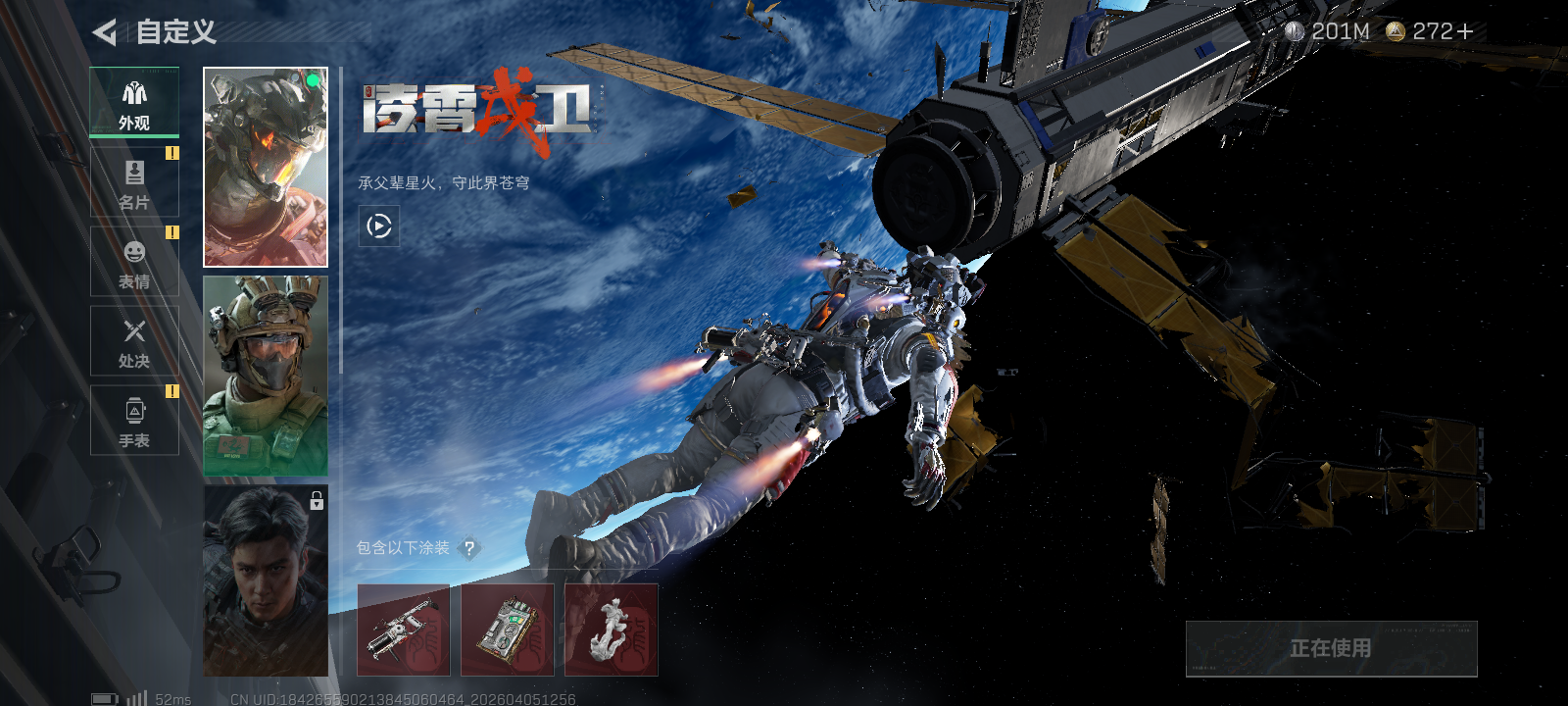Go back using the 自定义 arrow
The width and height of the screenshot is (1568, 706).
tap(105, 32)
